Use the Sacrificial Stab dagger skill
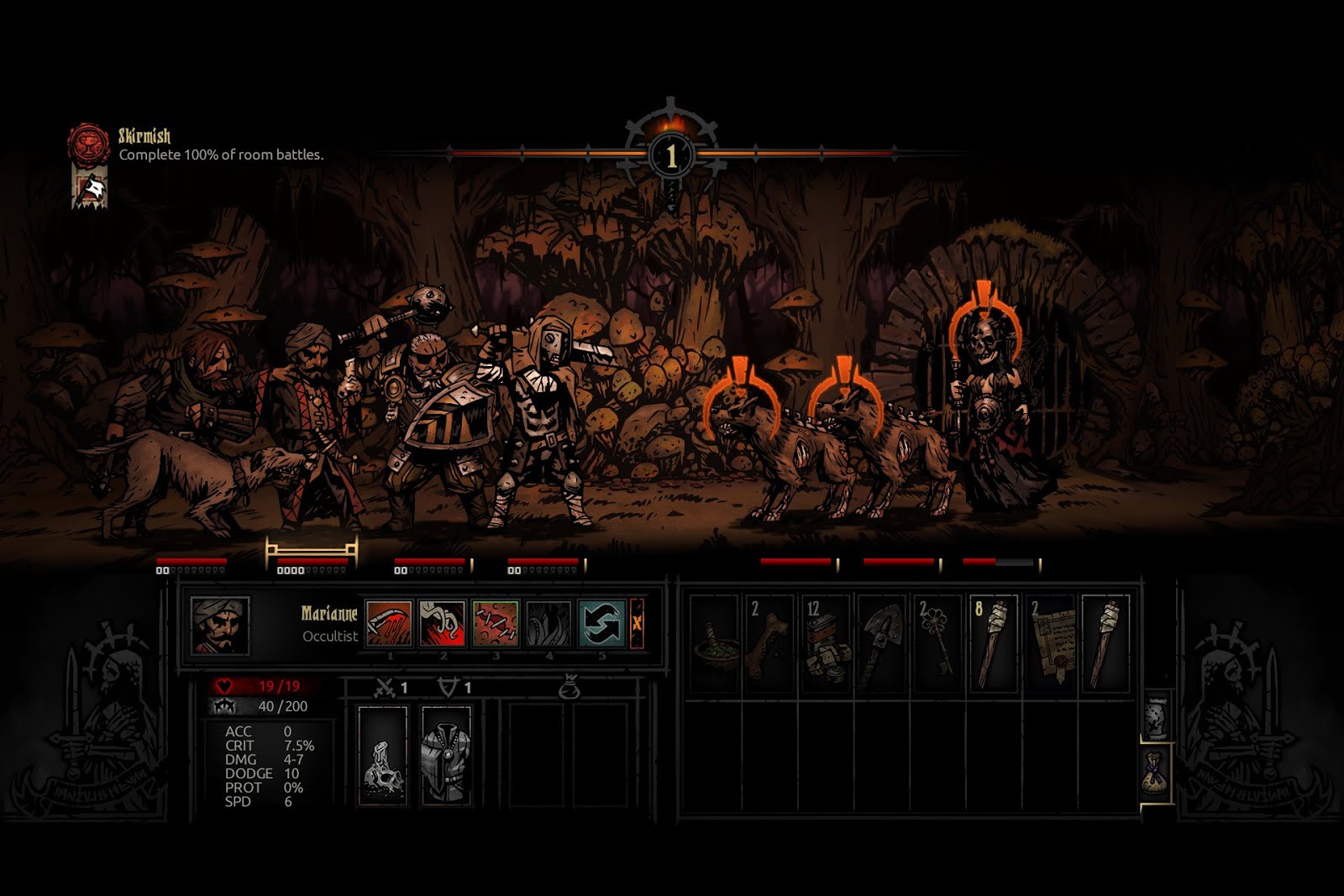The image size is (1344, 896). pyautogui.click(x=389, y=623)
